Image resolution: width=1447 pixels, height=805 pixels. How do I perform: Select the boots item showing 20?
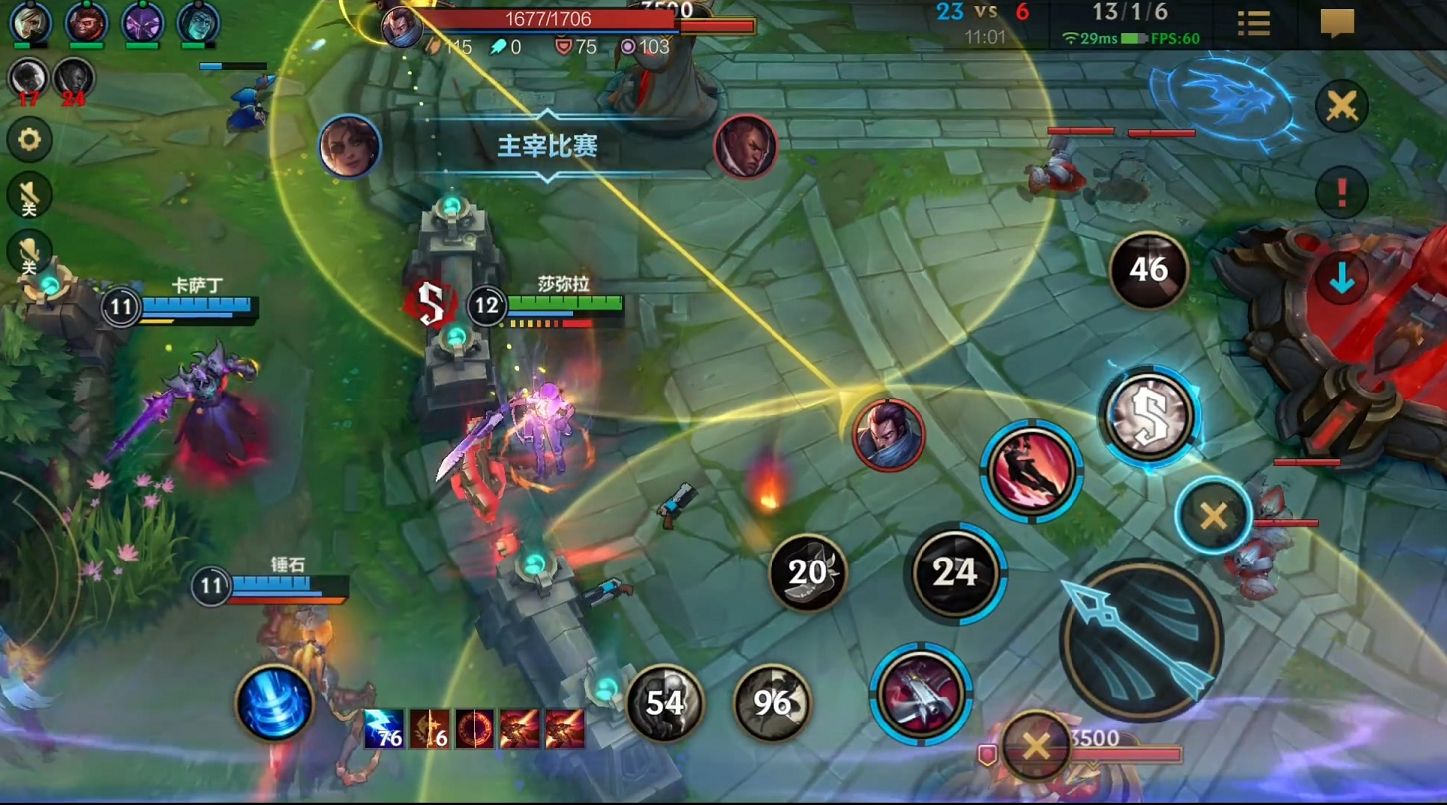click(807, 572)
